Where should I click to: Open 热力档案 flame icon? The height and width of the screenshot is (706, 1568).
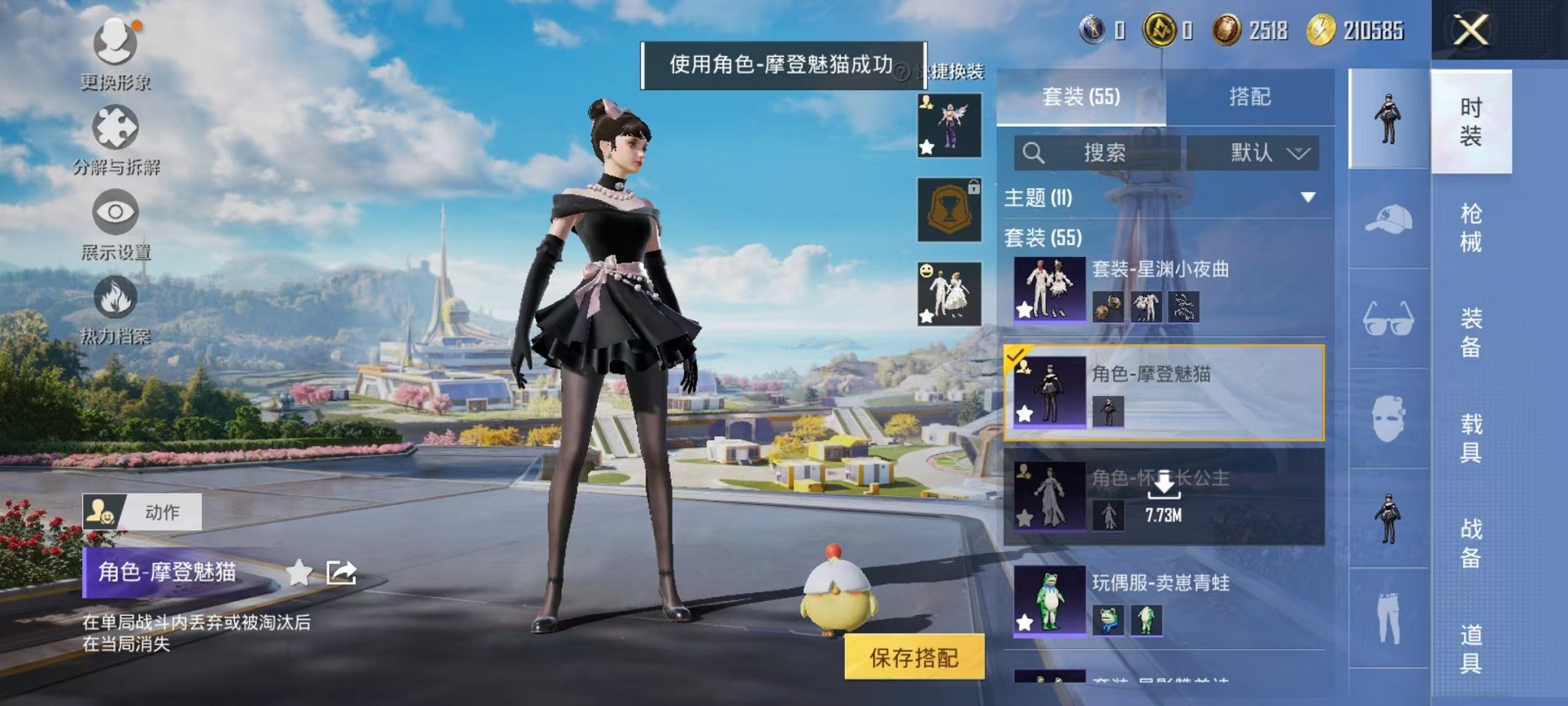click(115, 298)
